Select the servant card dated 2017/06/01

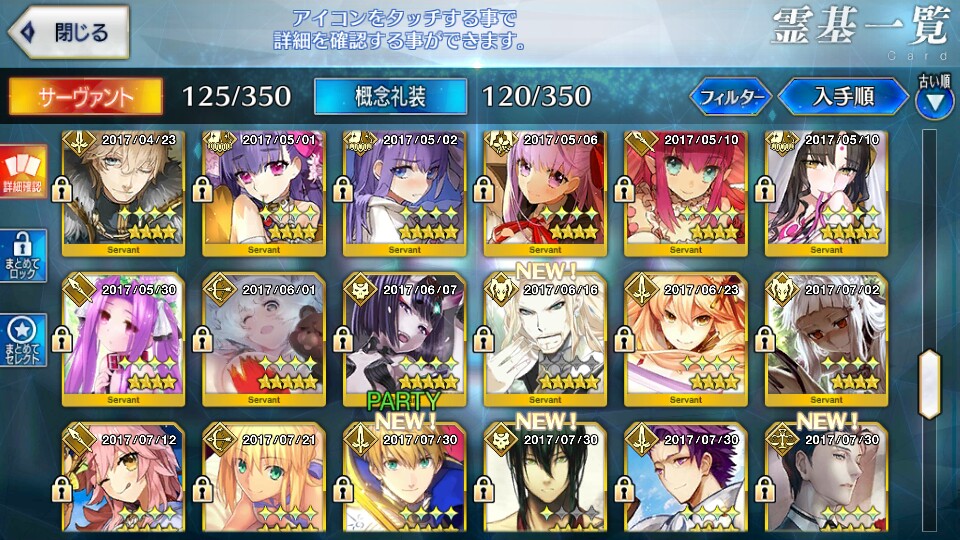point(264,340)
